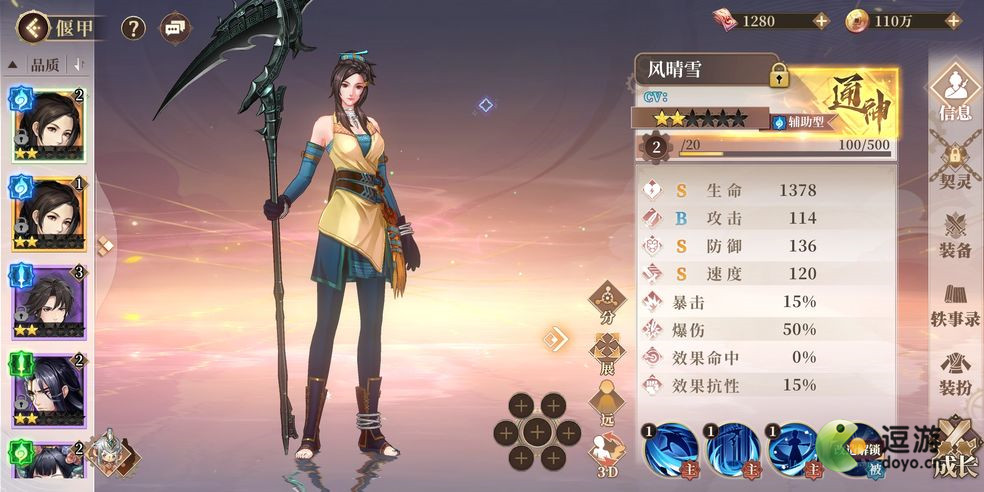The width and height of the screenshot is (984, 492).
Task: Toggle the 3D model view
Action: coord(606,455)
